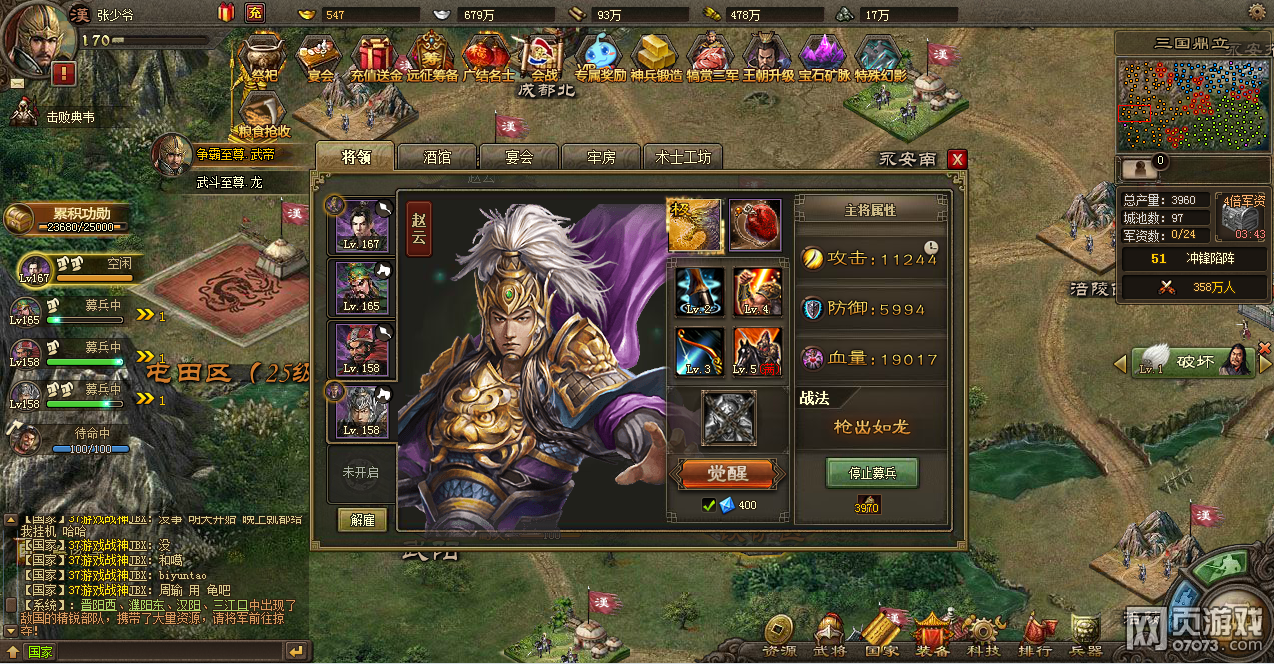Select the Lv. 165 general portrait in the list
Image resolution: width=1274 pixels, height=664 pixels.
362,287
